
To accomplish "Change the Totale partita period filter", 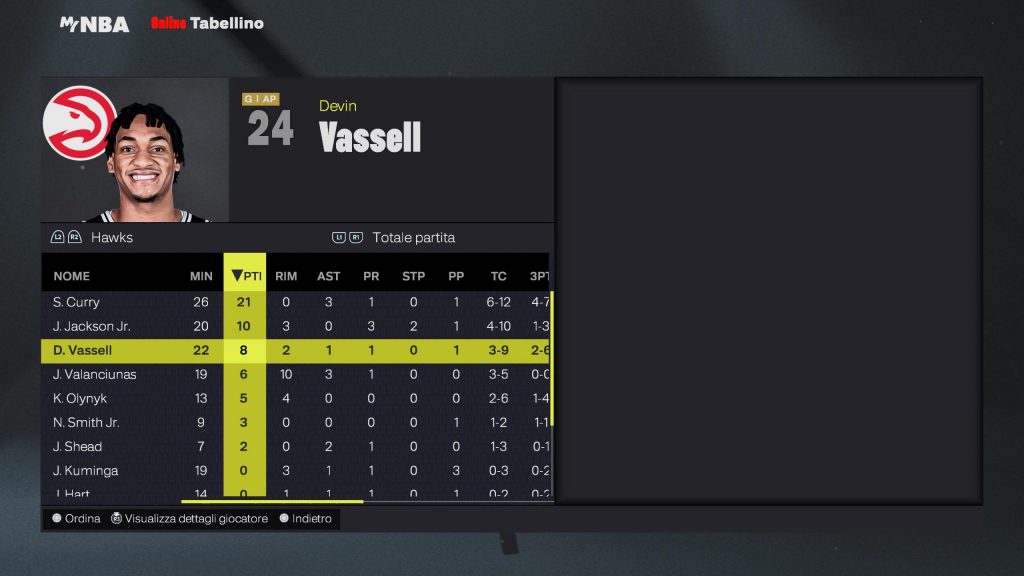I will pyautogui.click(x=413, y=238).
